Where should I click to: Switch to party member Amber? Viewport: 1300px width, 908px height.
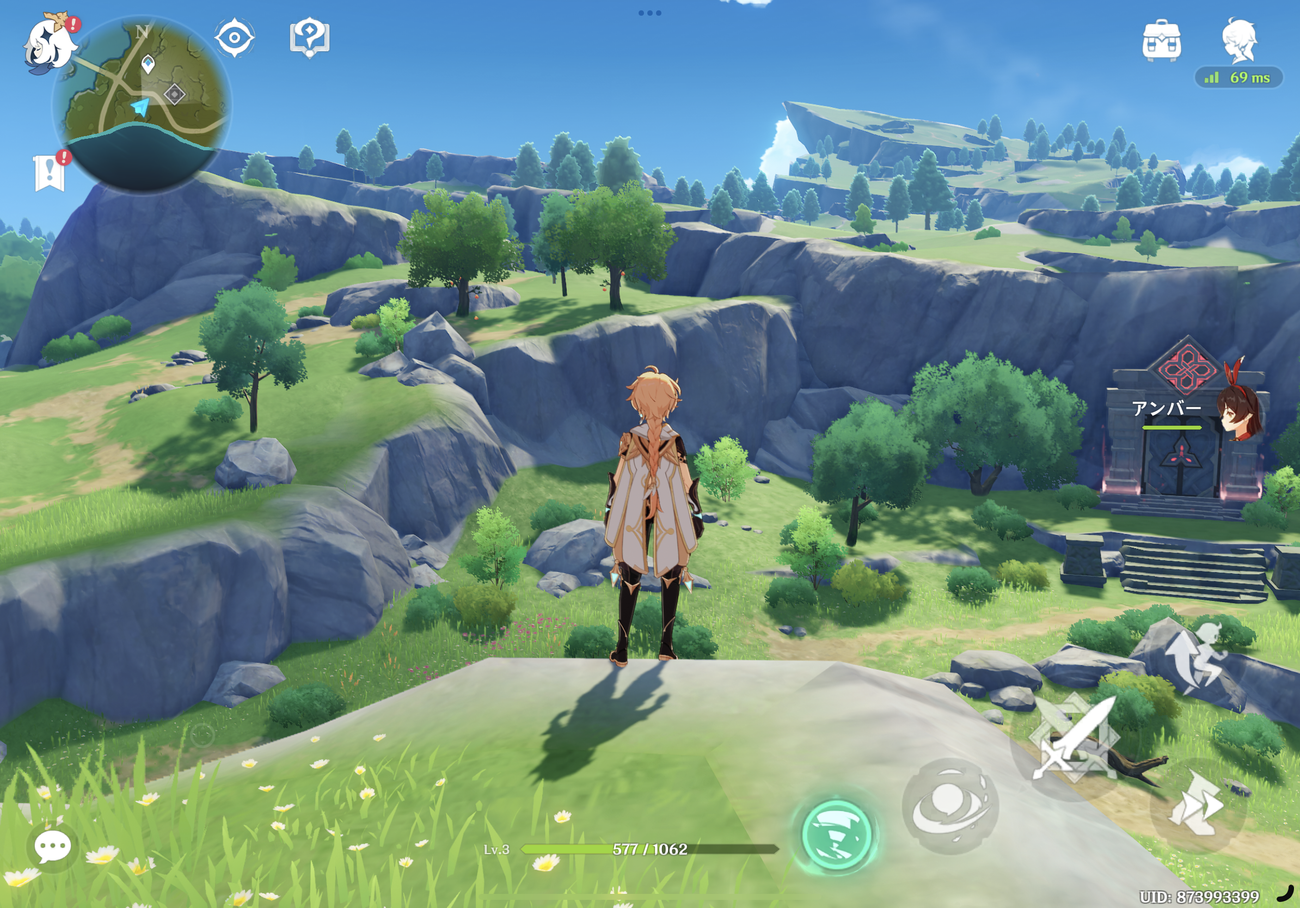click(x=1236, y=411)
